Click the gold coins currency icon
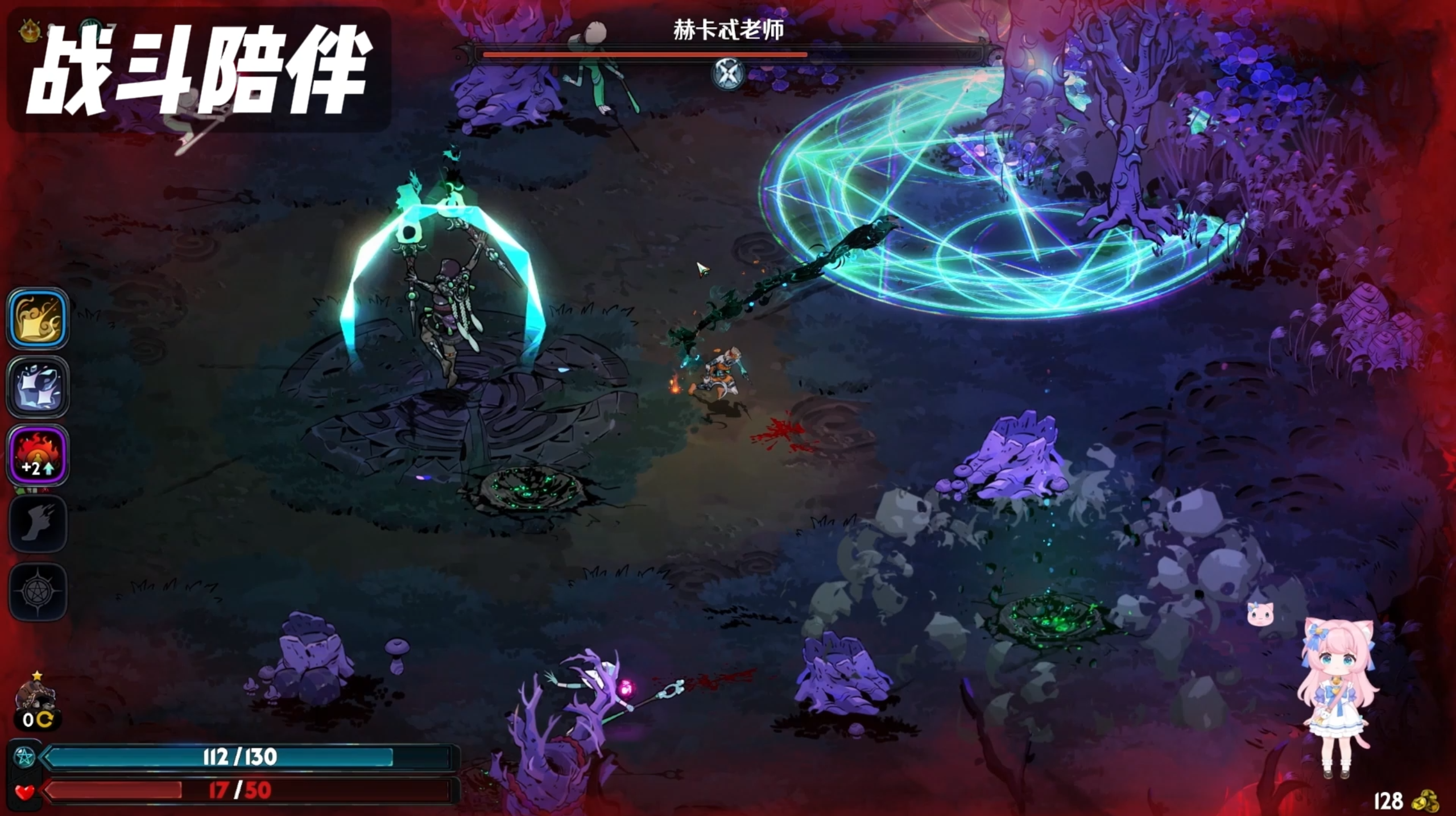This screenshot has height=816, width=1456. coord(1425,801)
